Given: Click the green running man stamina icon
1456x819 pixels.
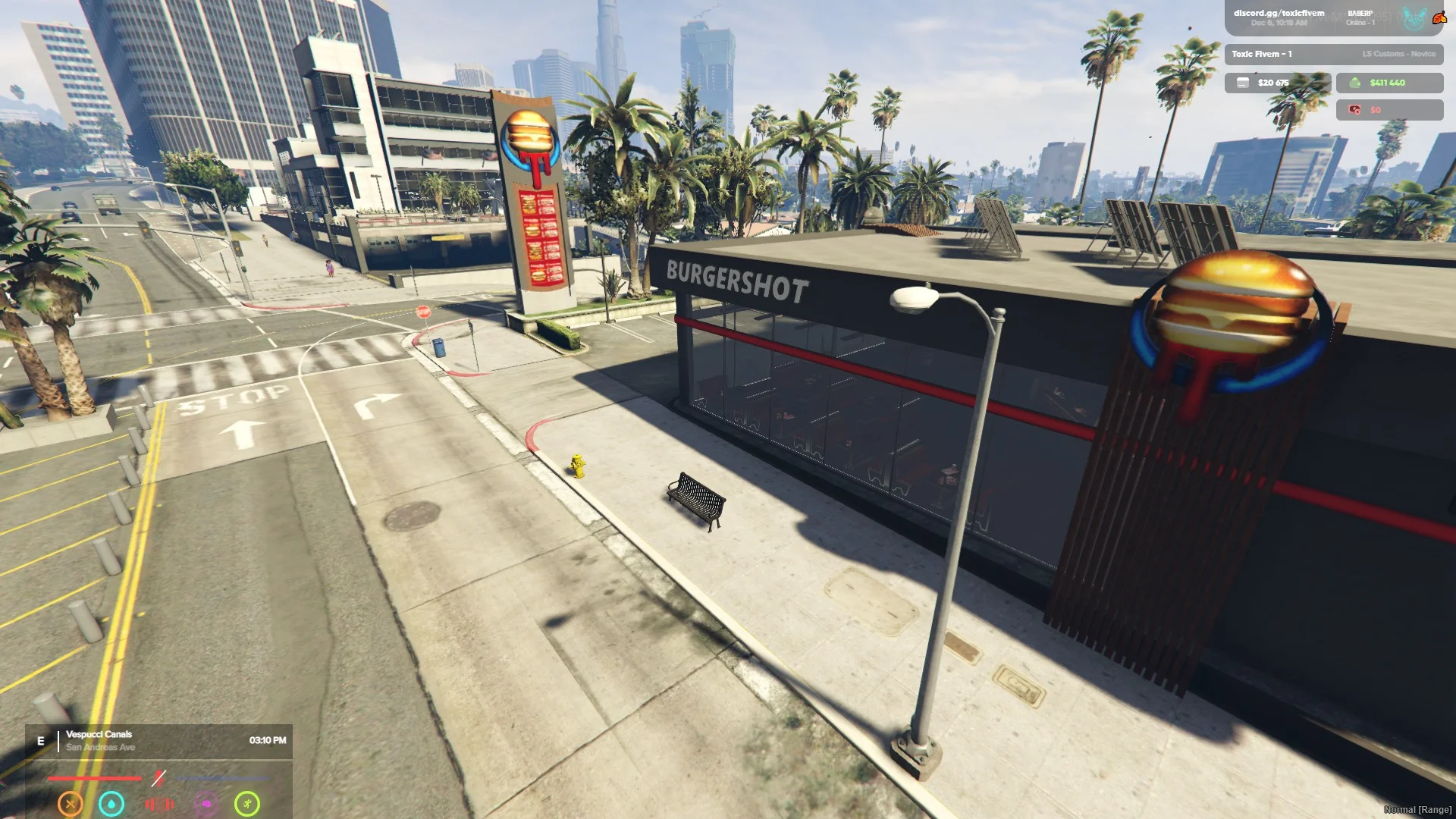Looking at the screenshot, I should (247, 803).
